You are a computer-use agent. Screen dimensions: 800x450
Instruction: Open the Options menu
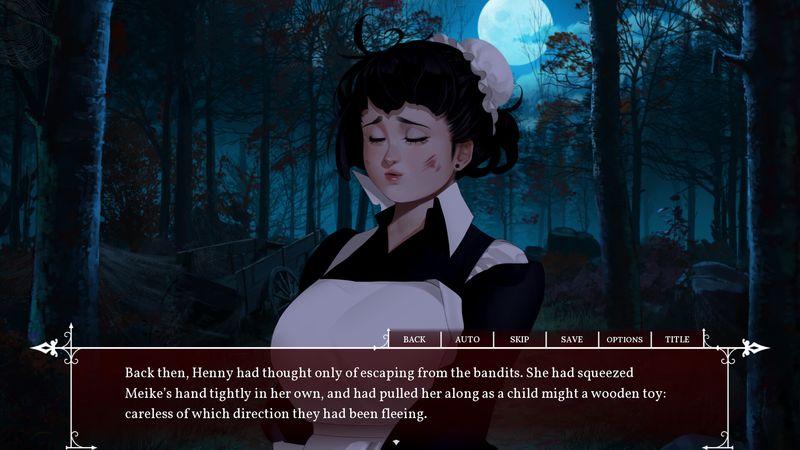click(625, 339)
